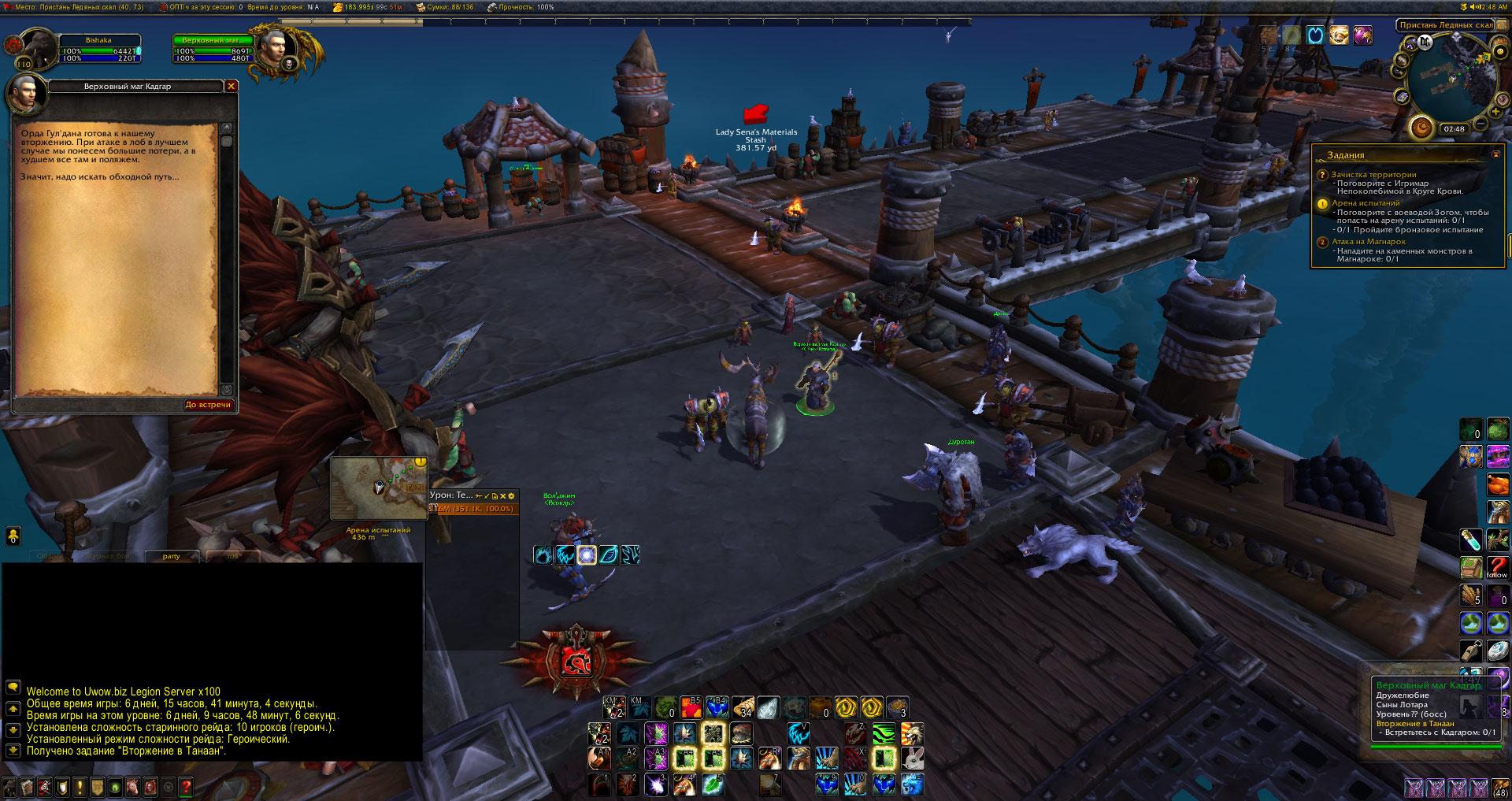Open the "Зачистка территории" quest entry
1512x801 pixels.
(1373, 175)
